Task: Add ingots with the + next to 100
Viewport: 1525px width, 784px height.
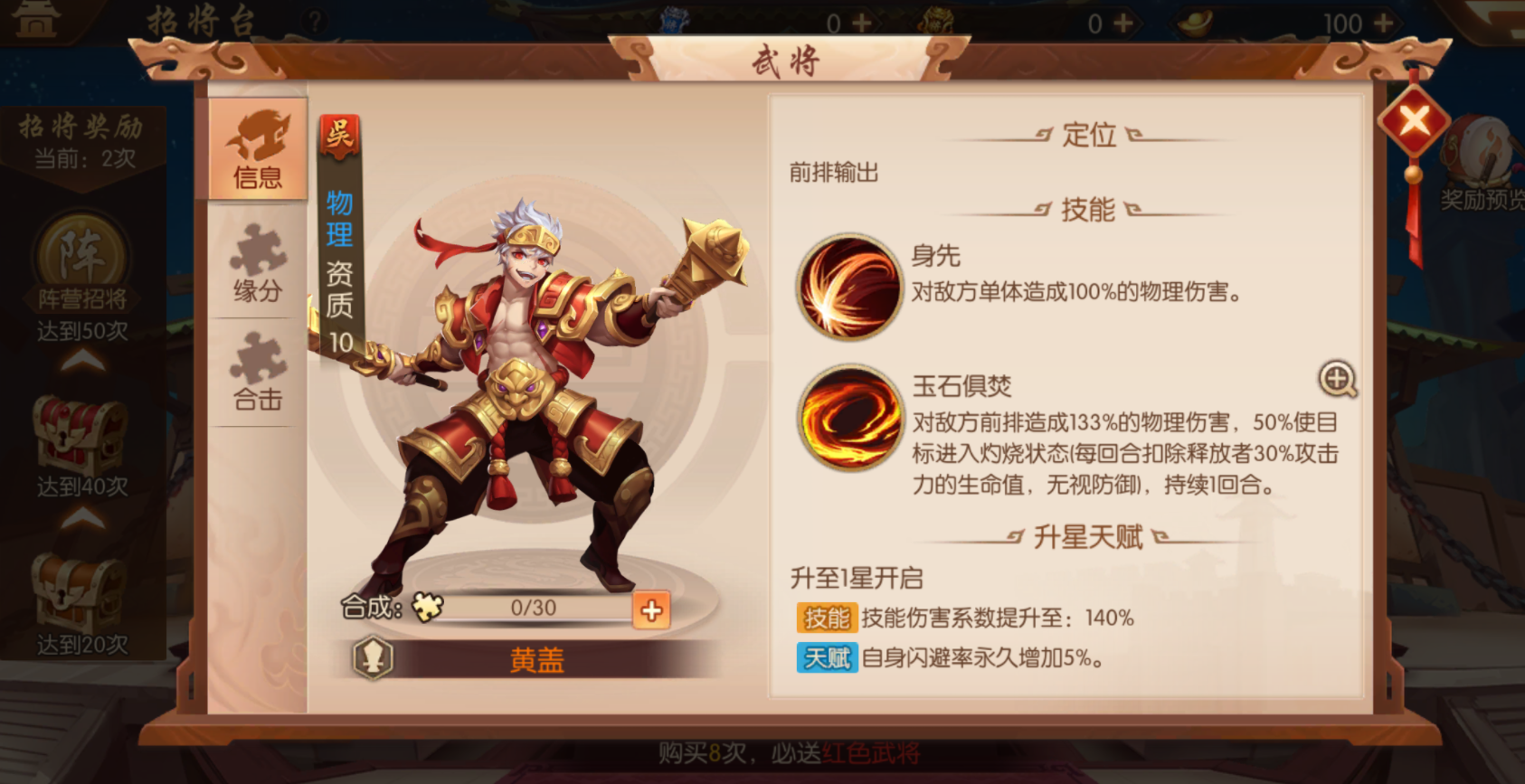Action: tap(1382, 21)
